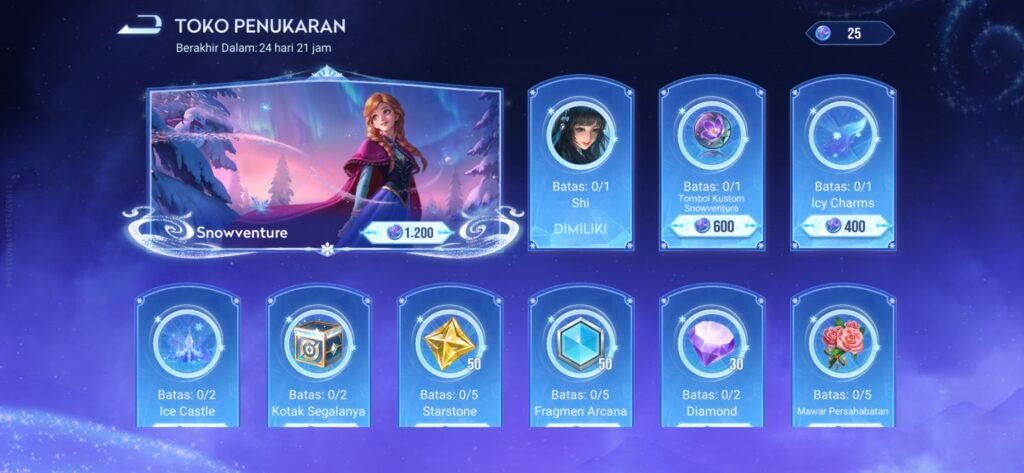
Task: Go back using the top-left arrow
Action: [x=139, y=27]
